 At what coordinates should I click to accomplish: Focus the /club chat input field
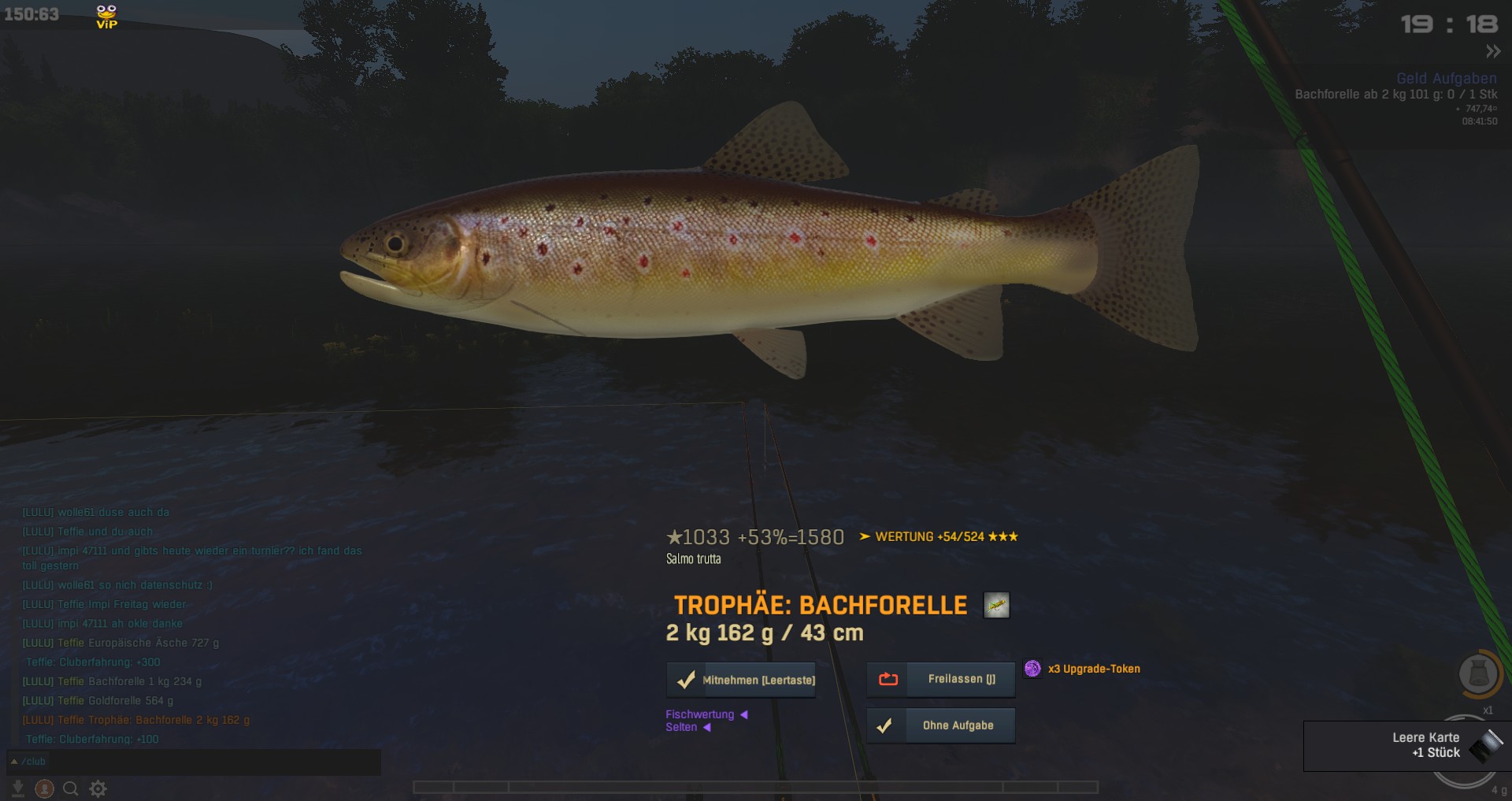pyautogui.click(x=197, y=762)
